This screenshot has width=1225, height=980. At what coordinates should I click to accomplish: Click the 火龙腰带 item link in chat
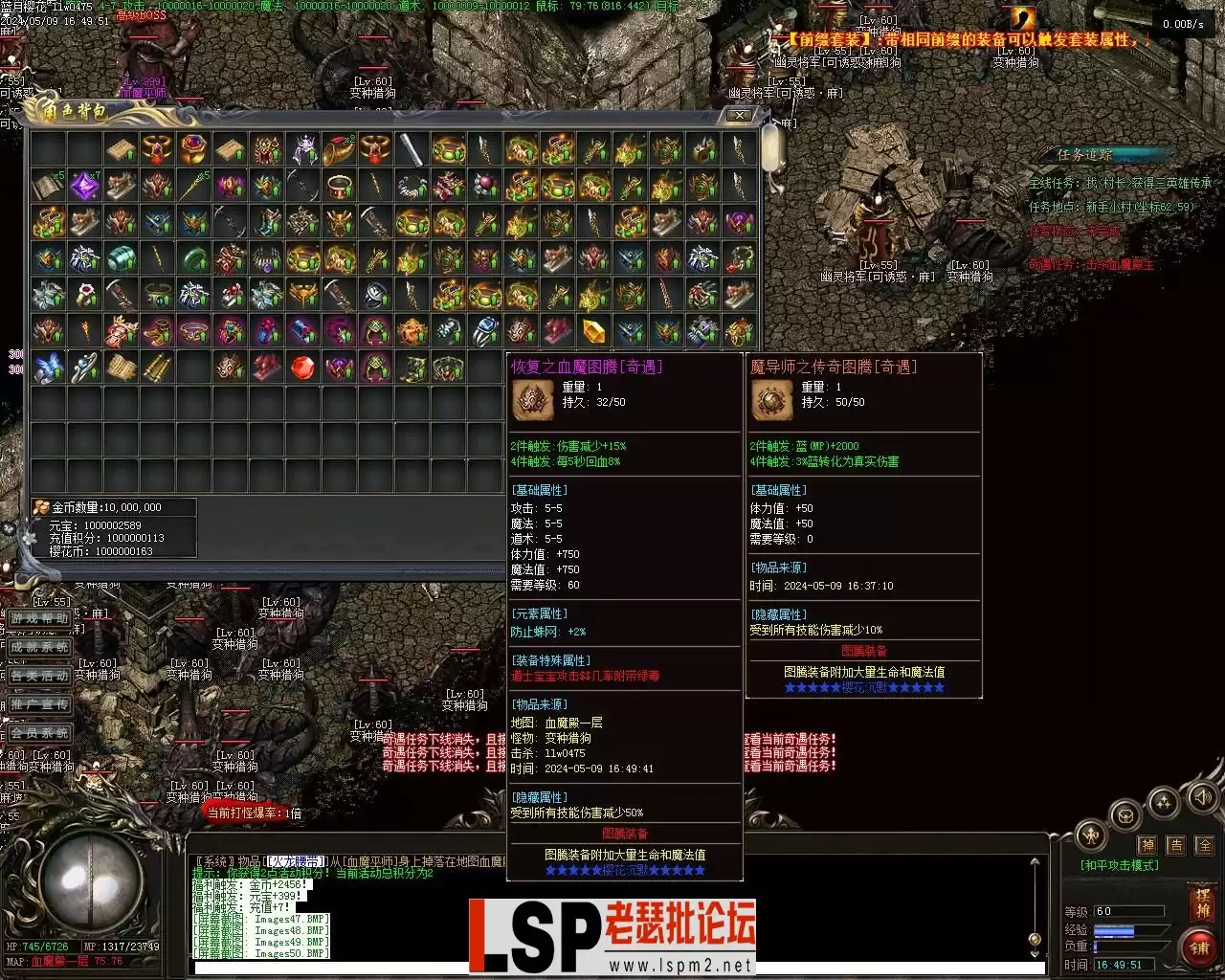(296, 861)
